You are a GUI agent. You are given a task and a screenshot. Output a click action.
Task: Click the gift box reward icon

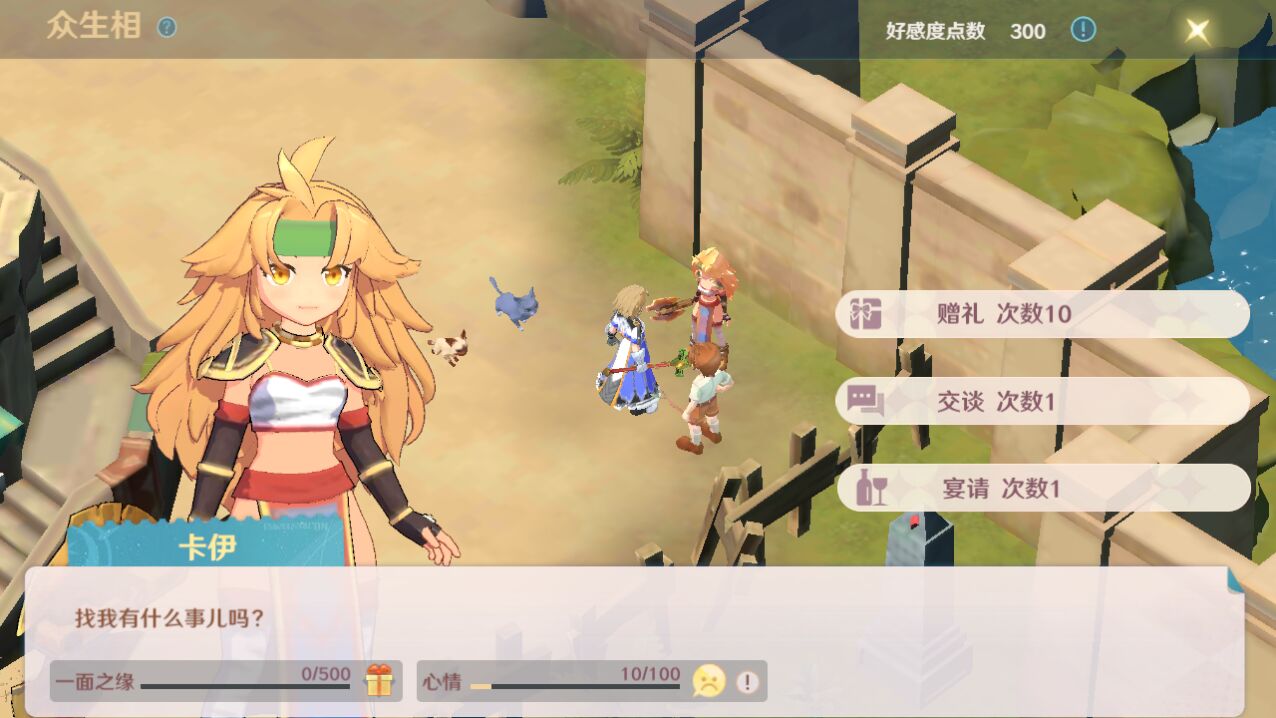(x=379, y=680)
